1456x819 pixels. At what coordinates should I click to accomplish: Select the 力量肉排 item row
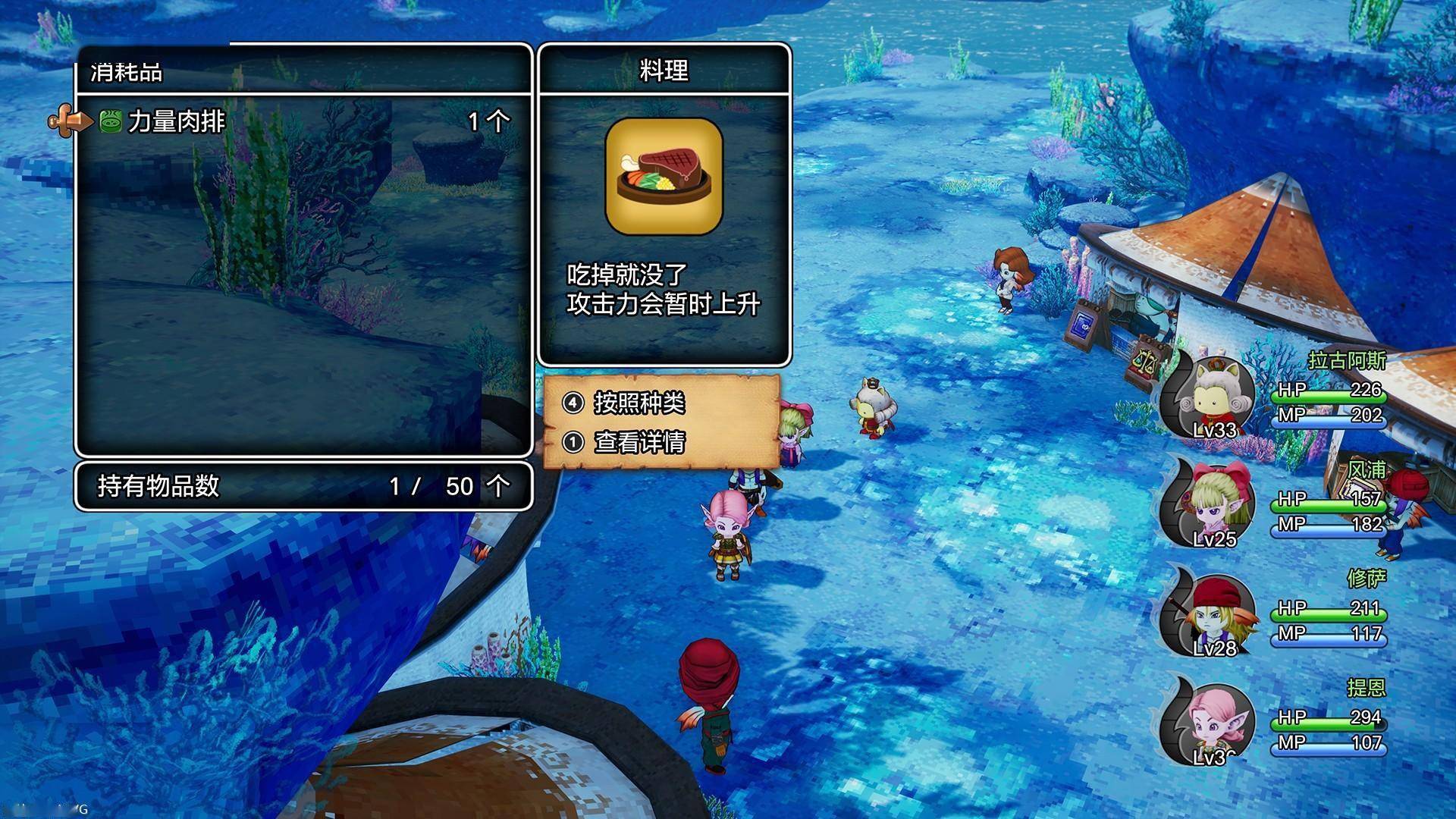303,121
